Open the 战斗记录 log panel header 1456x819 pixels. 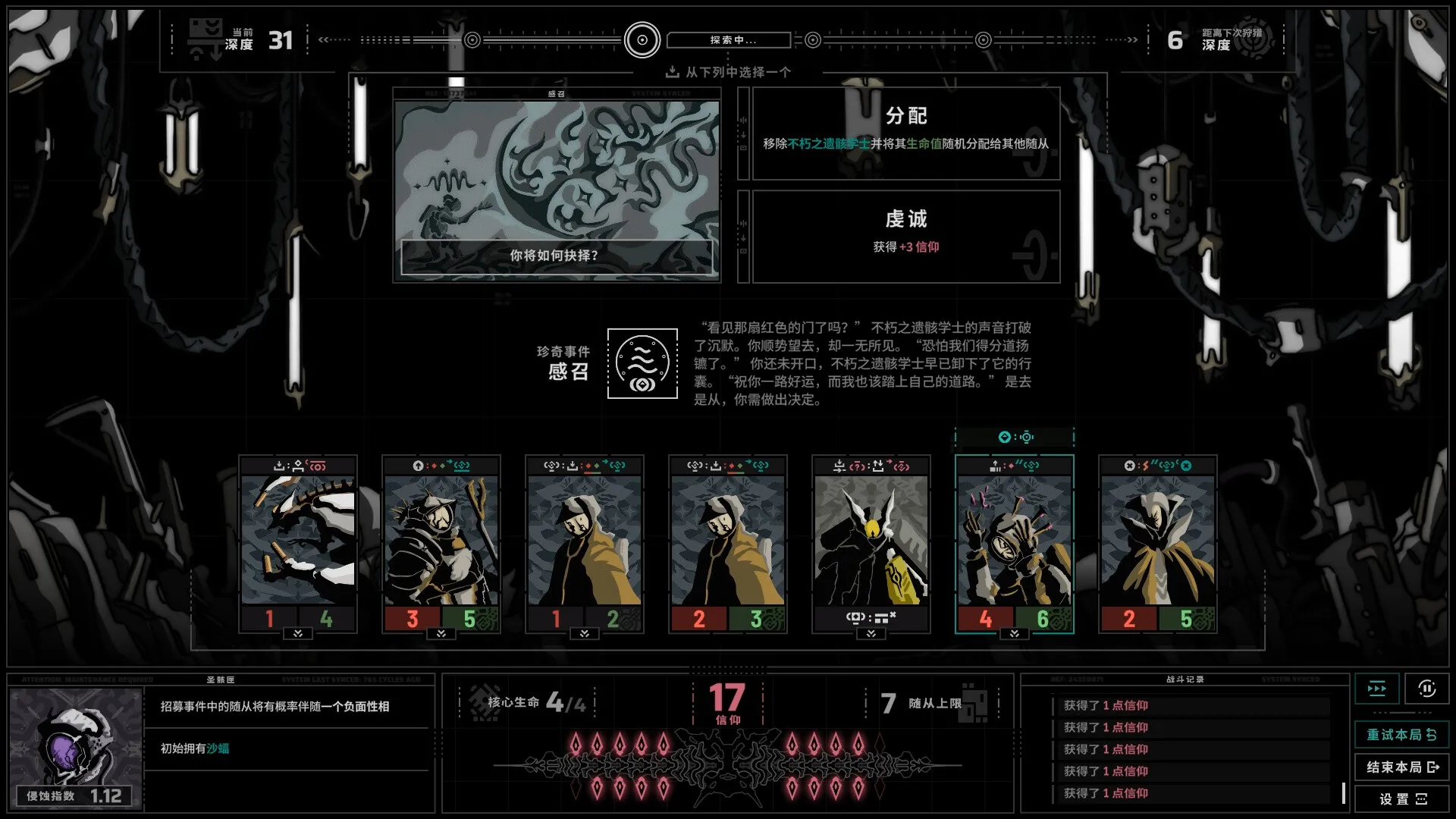coord(1185,679)
